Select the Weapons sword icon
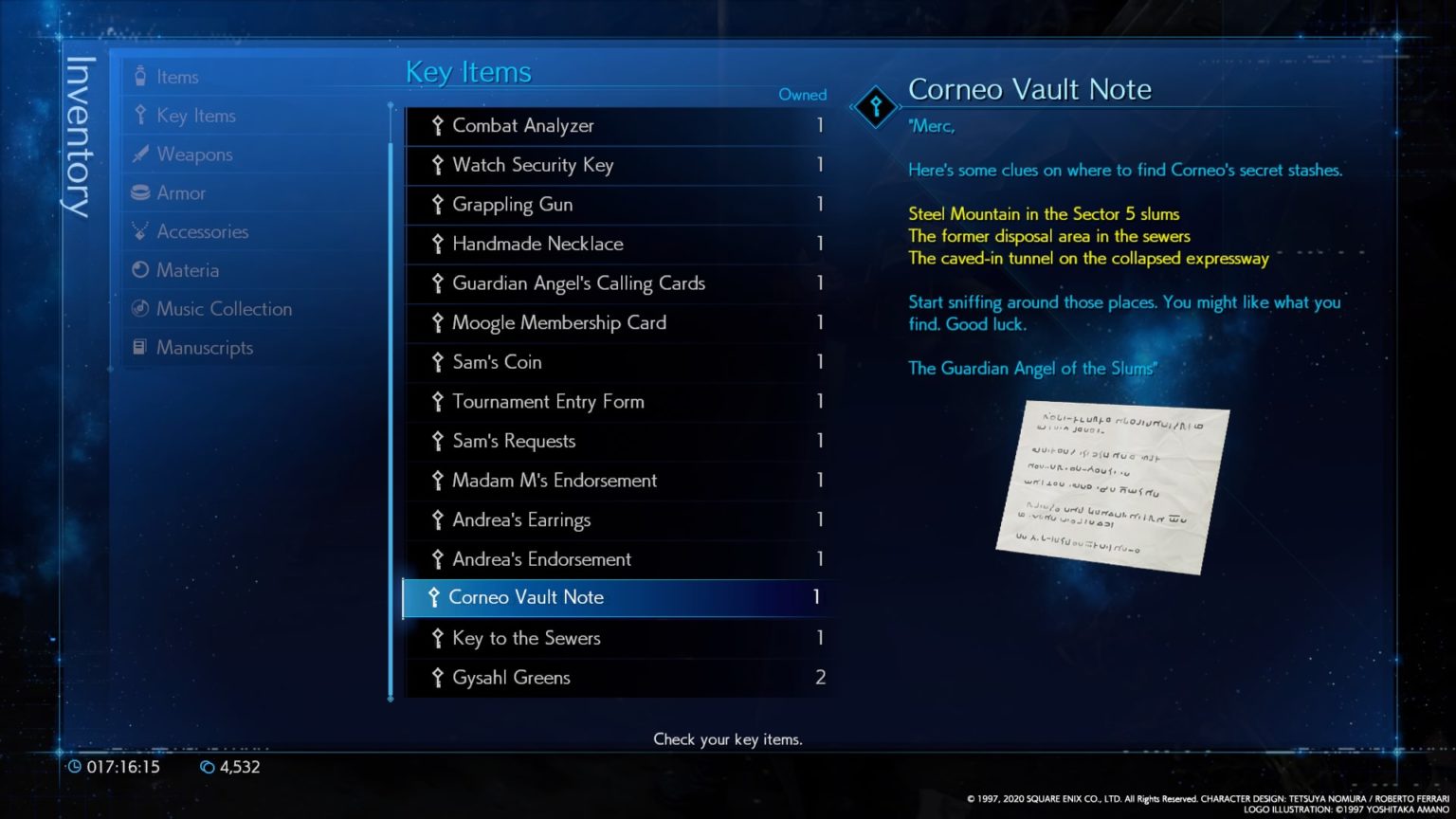 point(141,154)
